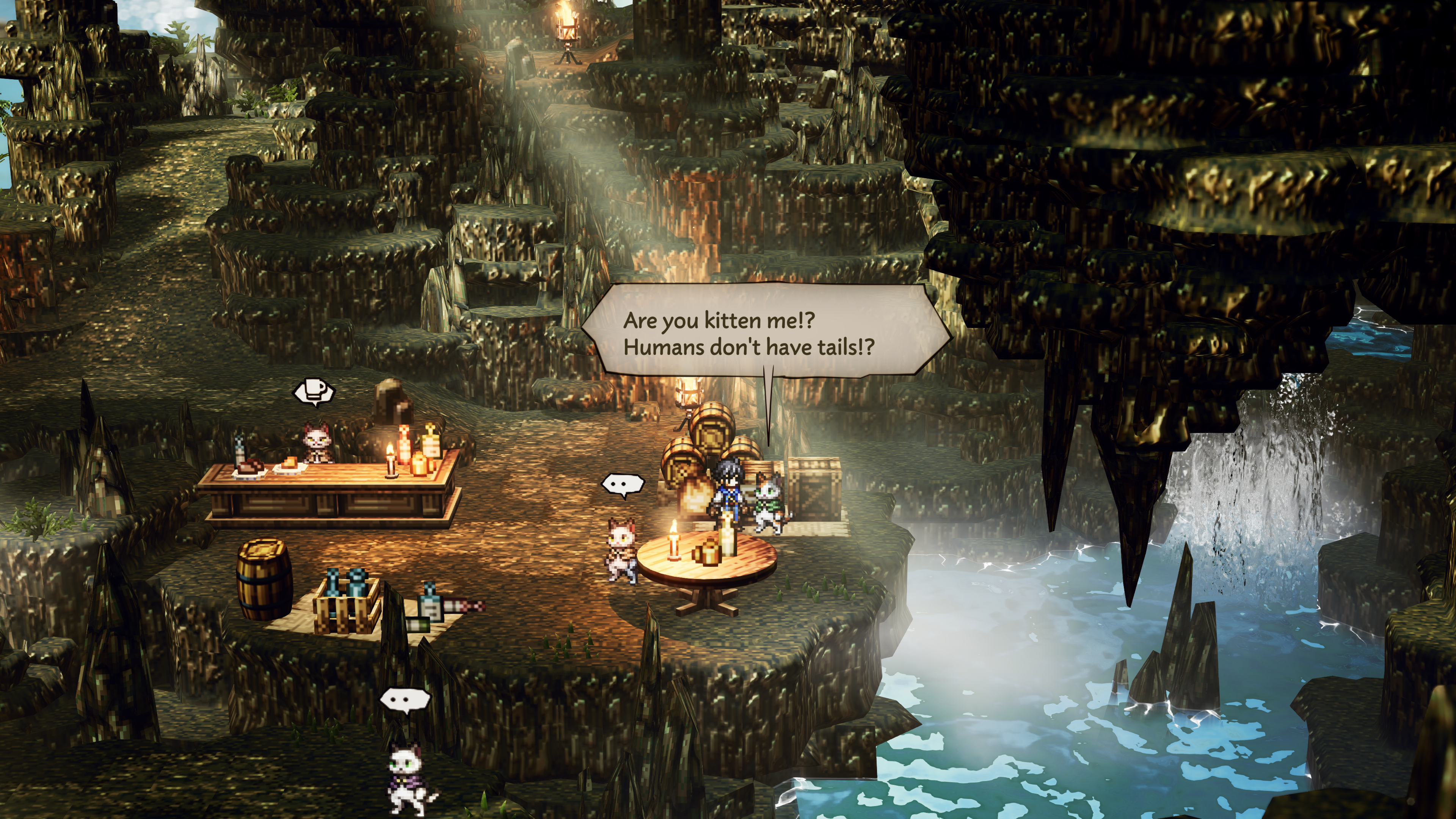This screenshot has width=1456, height=819.
Task: Click the tavern cup icon bubble
Action: (x=314, y=391)
